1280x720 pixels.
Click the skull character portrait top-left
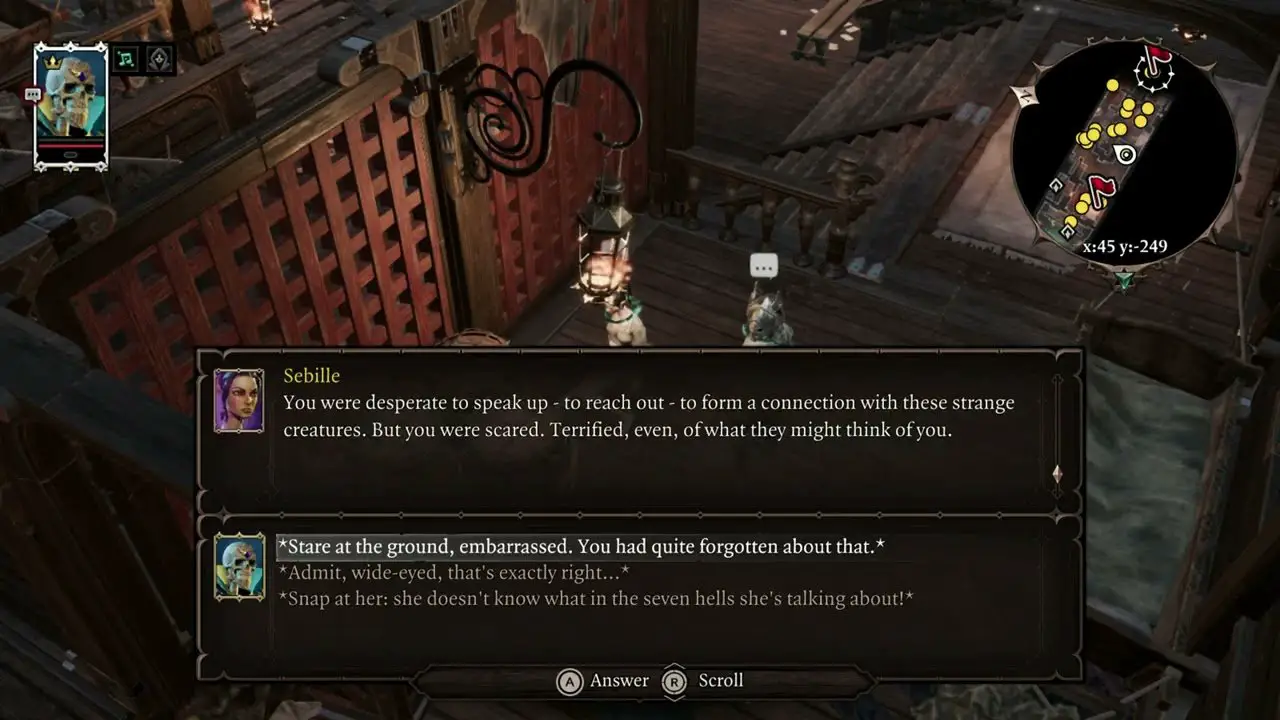click(71, 105)
